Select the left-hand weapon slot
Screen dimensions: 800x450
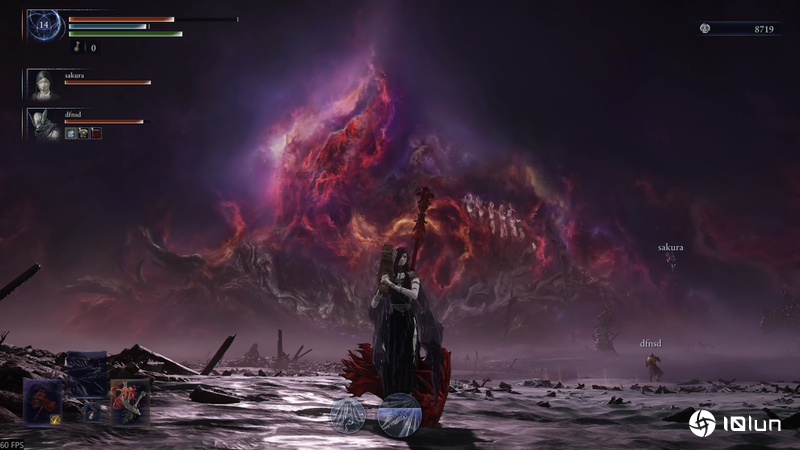tap(43, 400)
